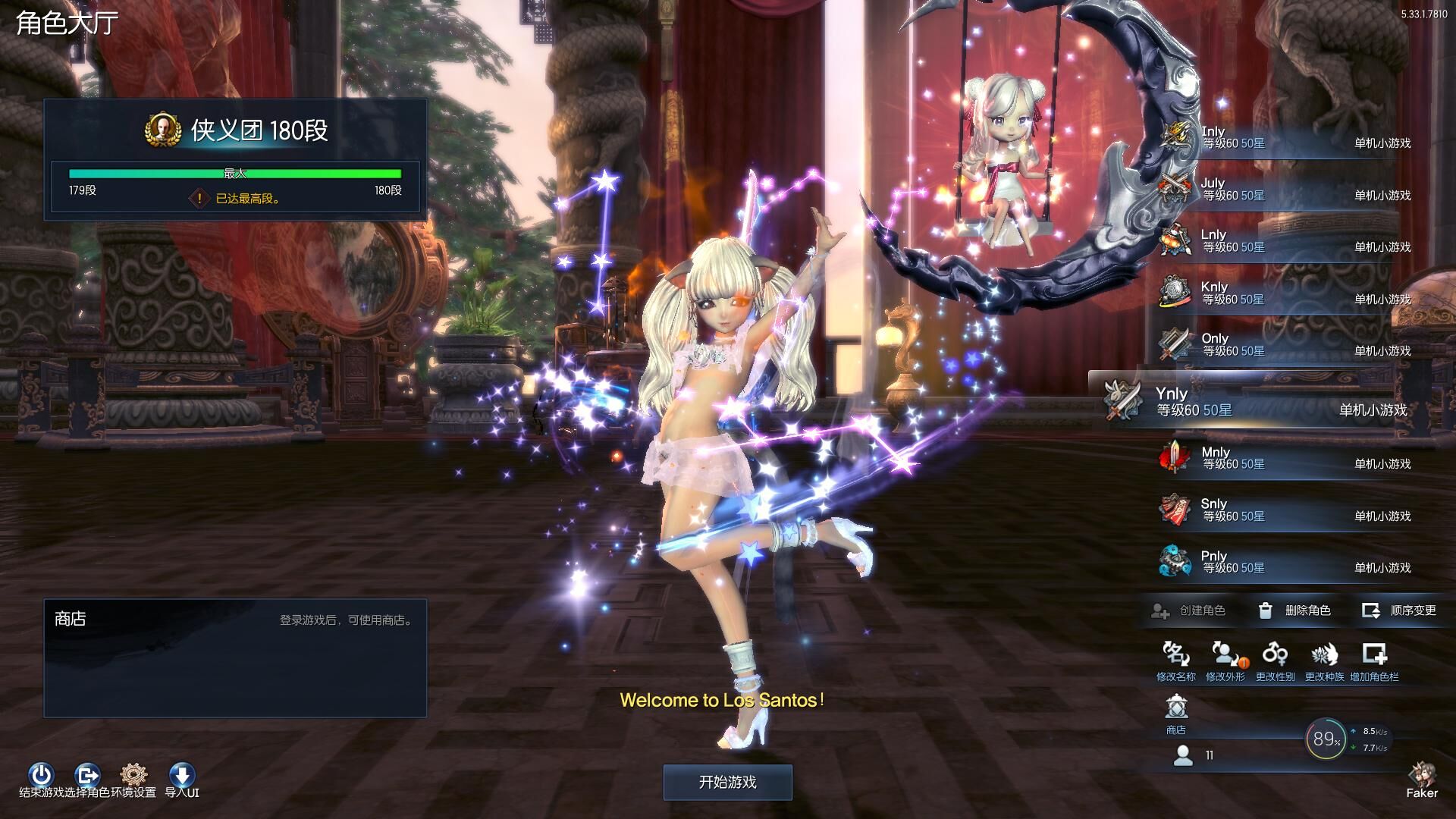The width and height of the screenshot is (1456, 819).
Task: Open 修改外形 appearance change icon
Action: [1225, 654]
